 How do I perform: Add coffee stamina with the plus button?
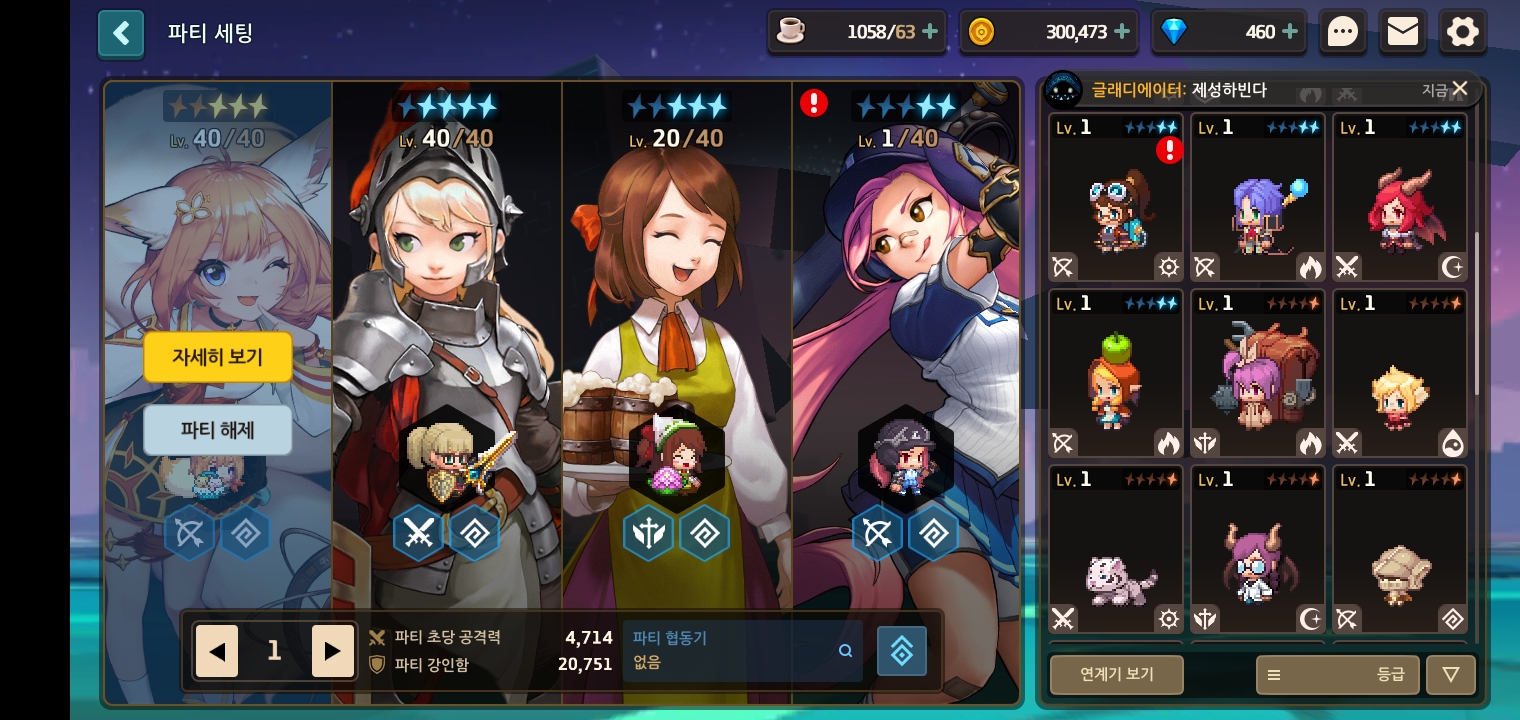click(x=930, y=32)
